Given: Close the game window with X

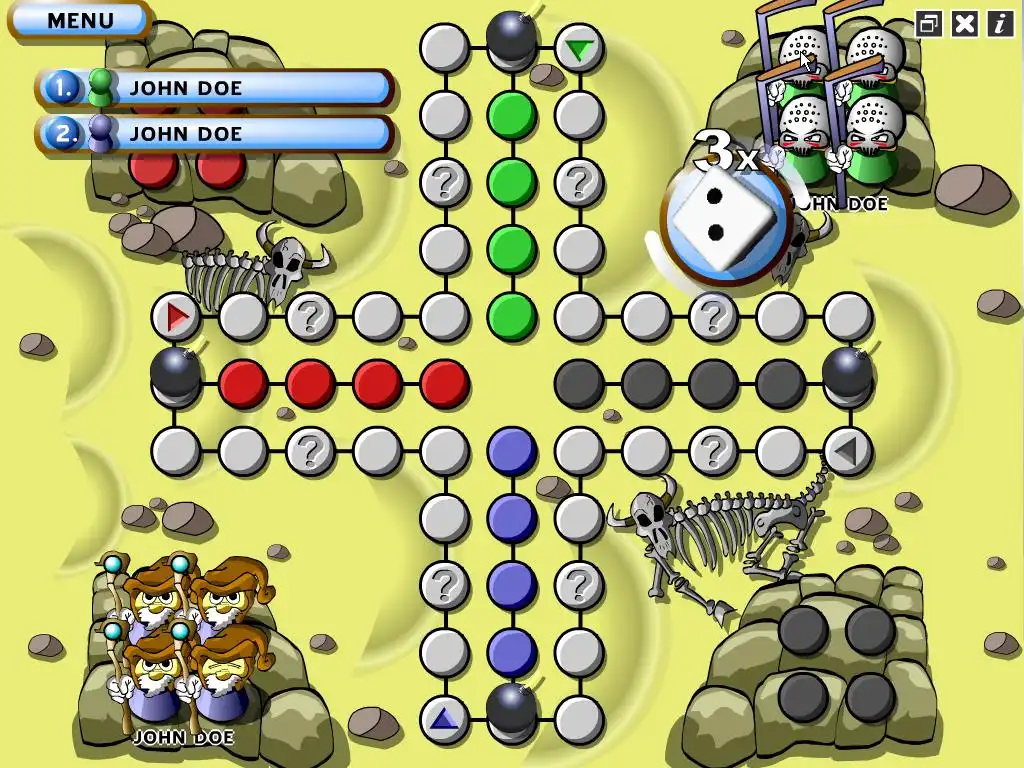Looking at the screenshot, I should 964,24.
